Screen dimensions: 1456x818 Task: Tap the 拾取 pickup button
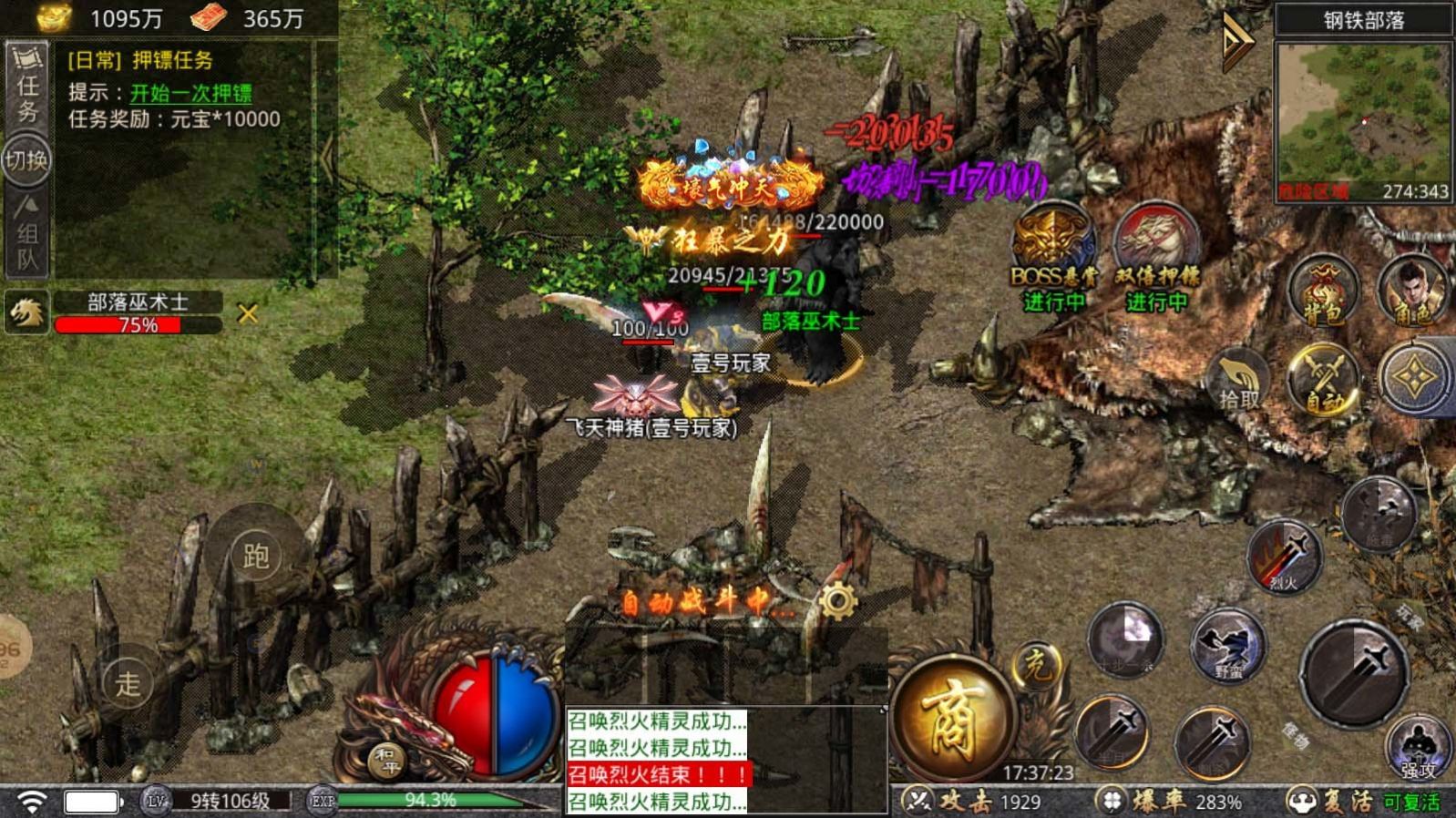(x=1240, y=381)
